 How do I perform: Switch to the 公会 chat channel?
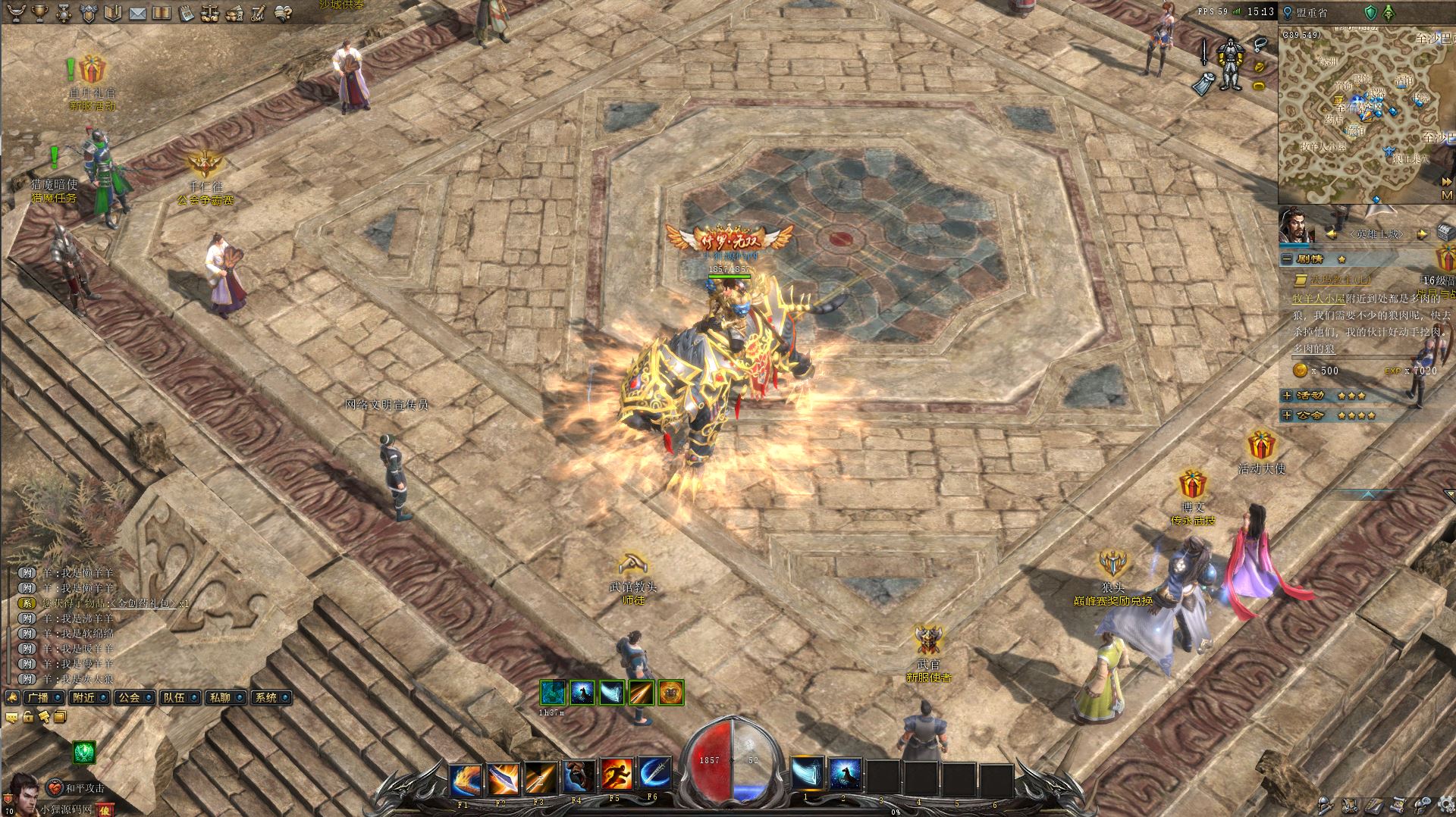point(130,697)
